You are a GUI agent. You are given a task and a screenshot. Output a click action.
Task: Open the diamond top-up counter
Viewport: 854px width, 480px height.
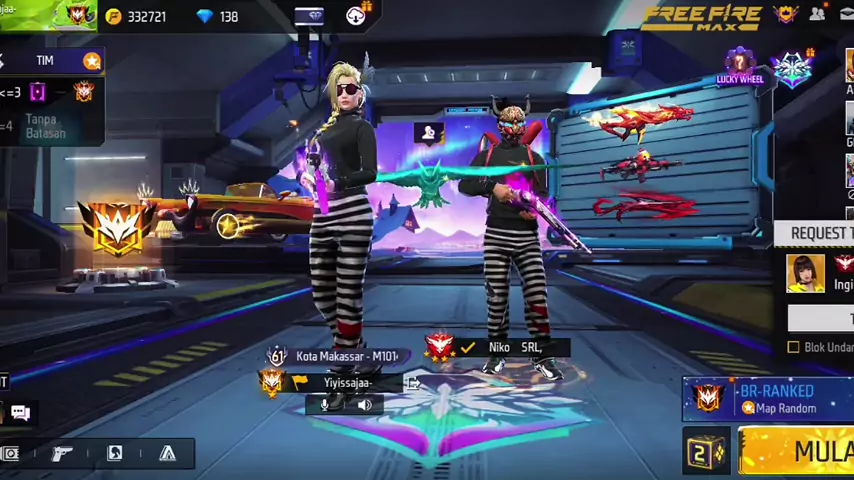click(218, 17)
